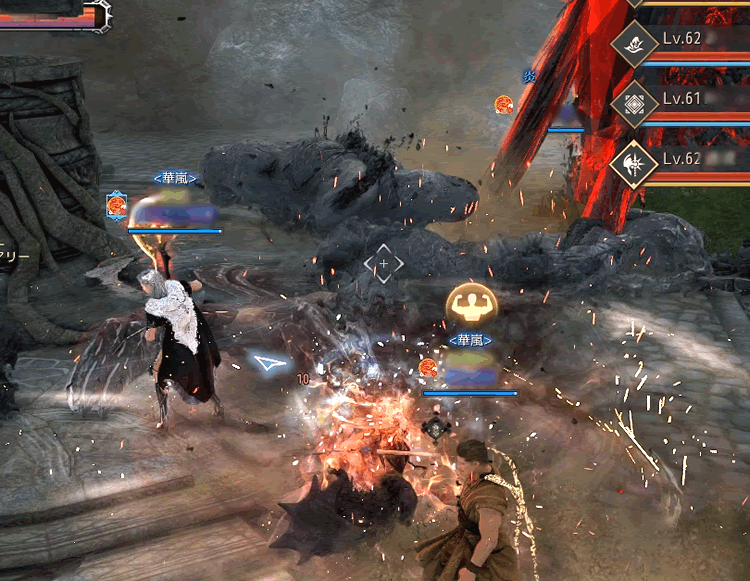Image resolution: width=750 pixels, height=581 pixels.
Task: Select the Lv.62 party member with axe emblem
Action: pyautogui.click(x=634, y=161)
